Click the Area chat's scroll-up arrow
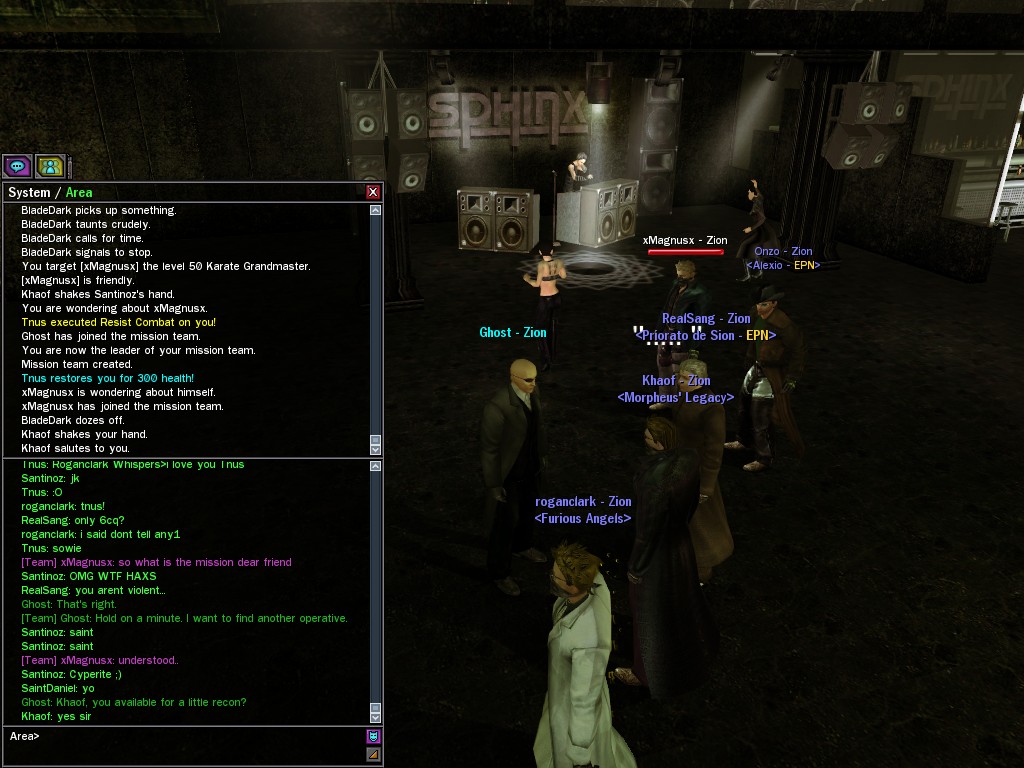Image resolution: width=1024 pixels, height=768 pixels. click(x=375, y=466)
